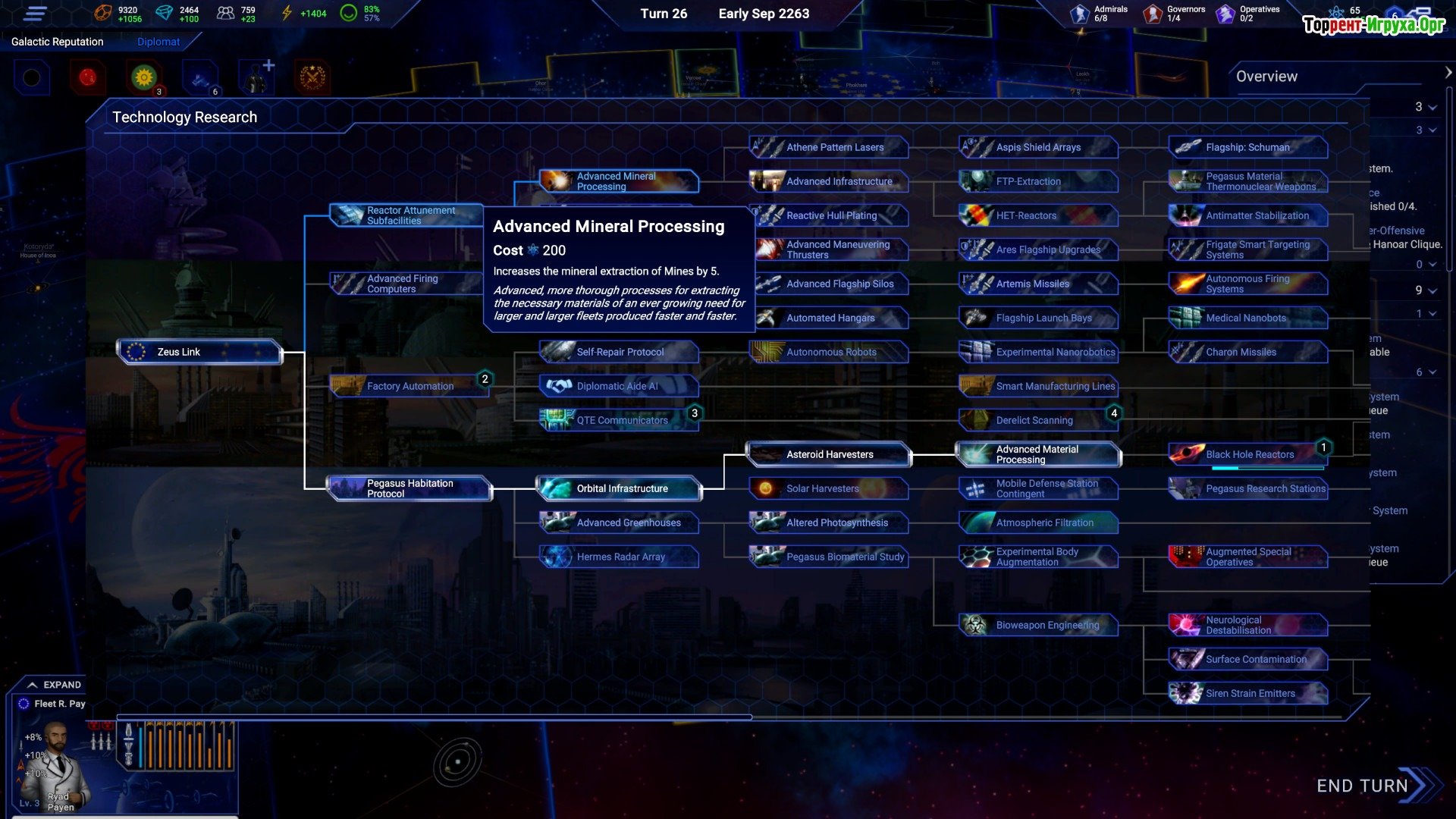Choose Flagship: Schuman technology
Screen dimensions: 1456x819
coord(1247,147)
